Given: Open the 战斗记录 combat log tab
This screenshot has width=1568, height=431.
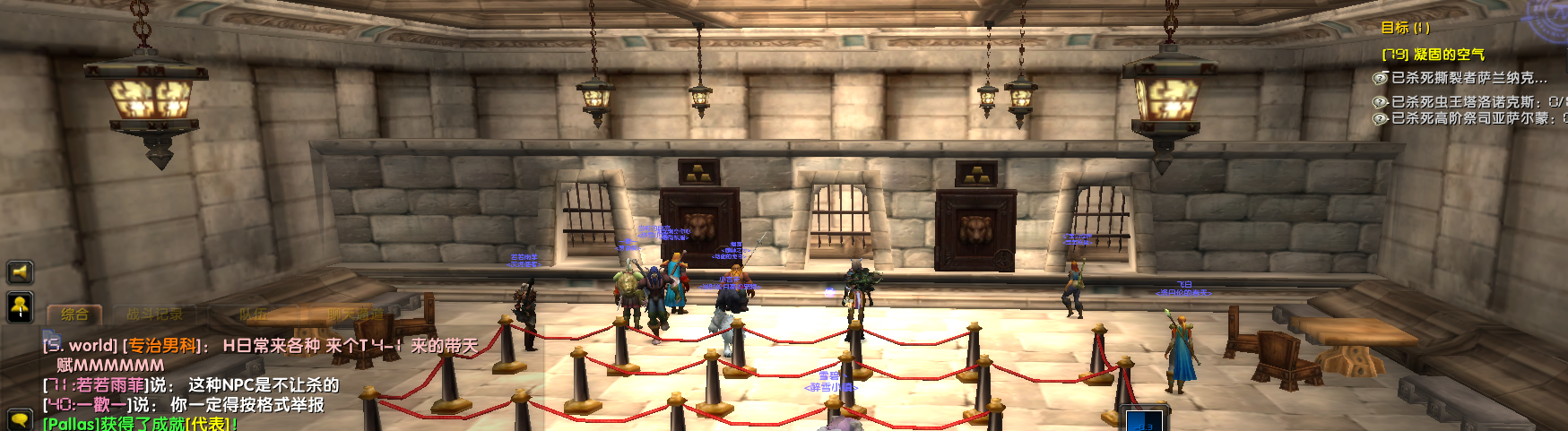Looking at the screenshot, I should [154, 315].
